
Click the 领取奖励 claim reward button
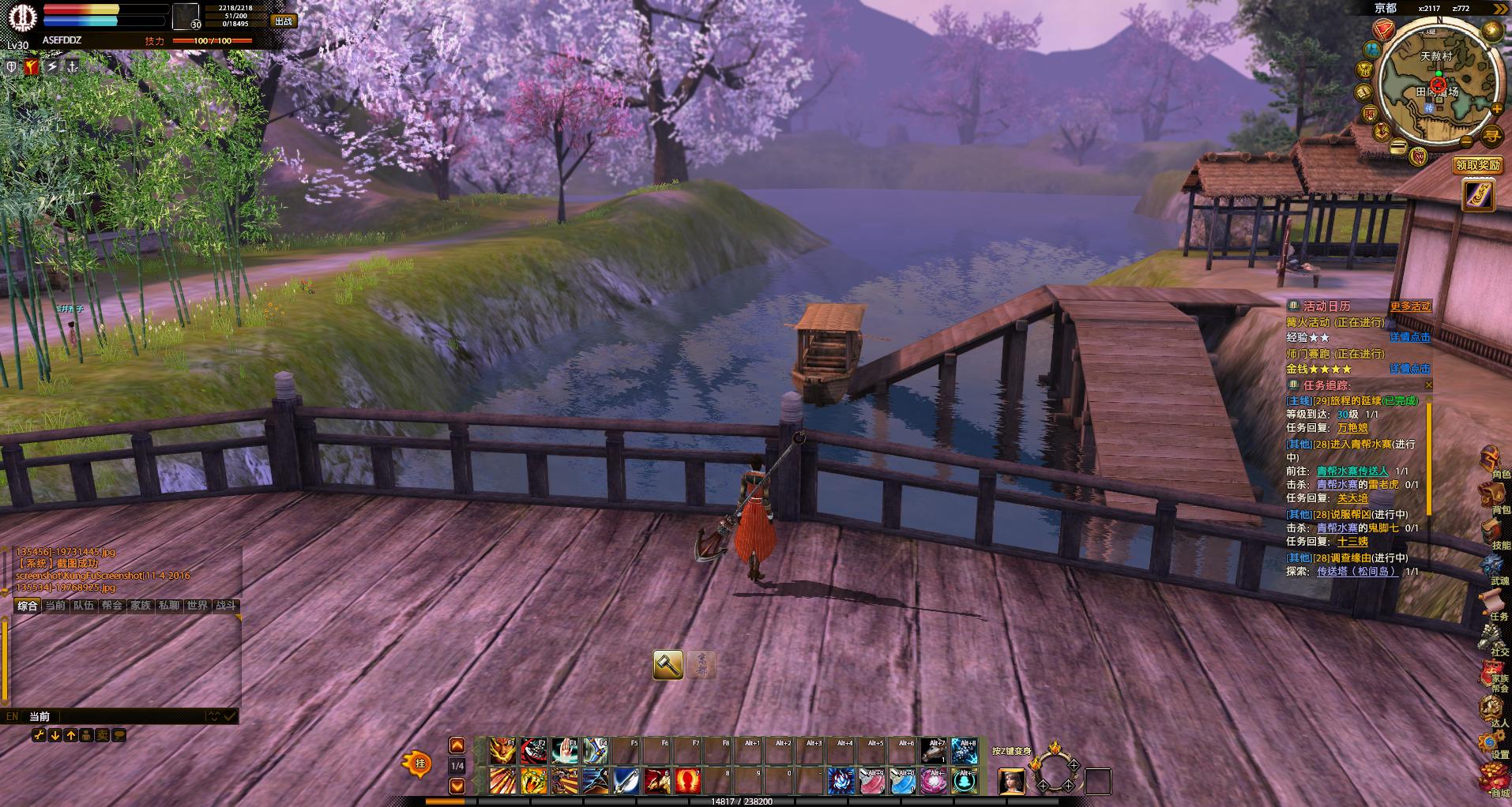coord(1477,165)
